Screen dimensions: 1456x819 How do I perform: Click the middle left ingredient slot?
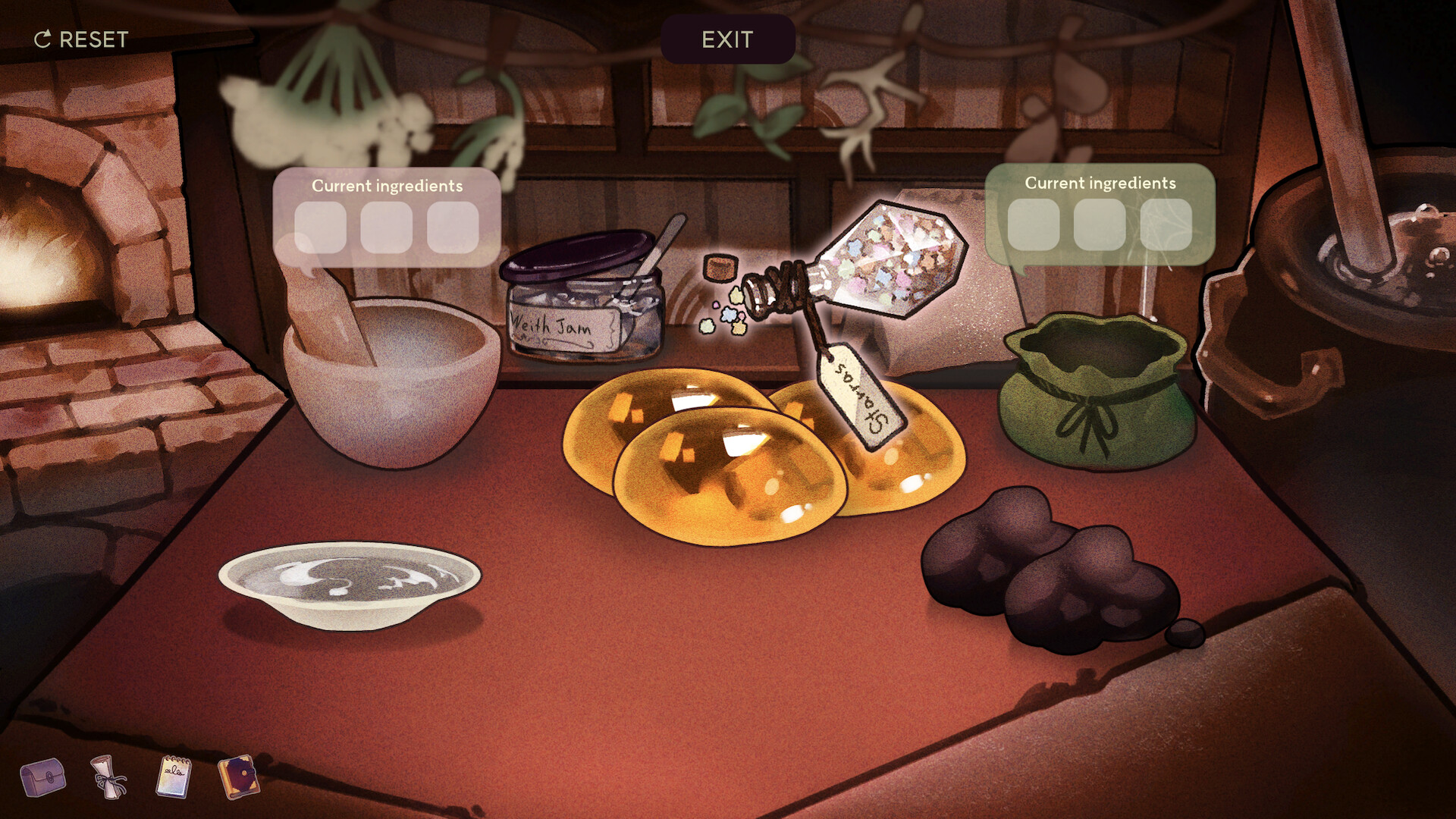point(386,227)
